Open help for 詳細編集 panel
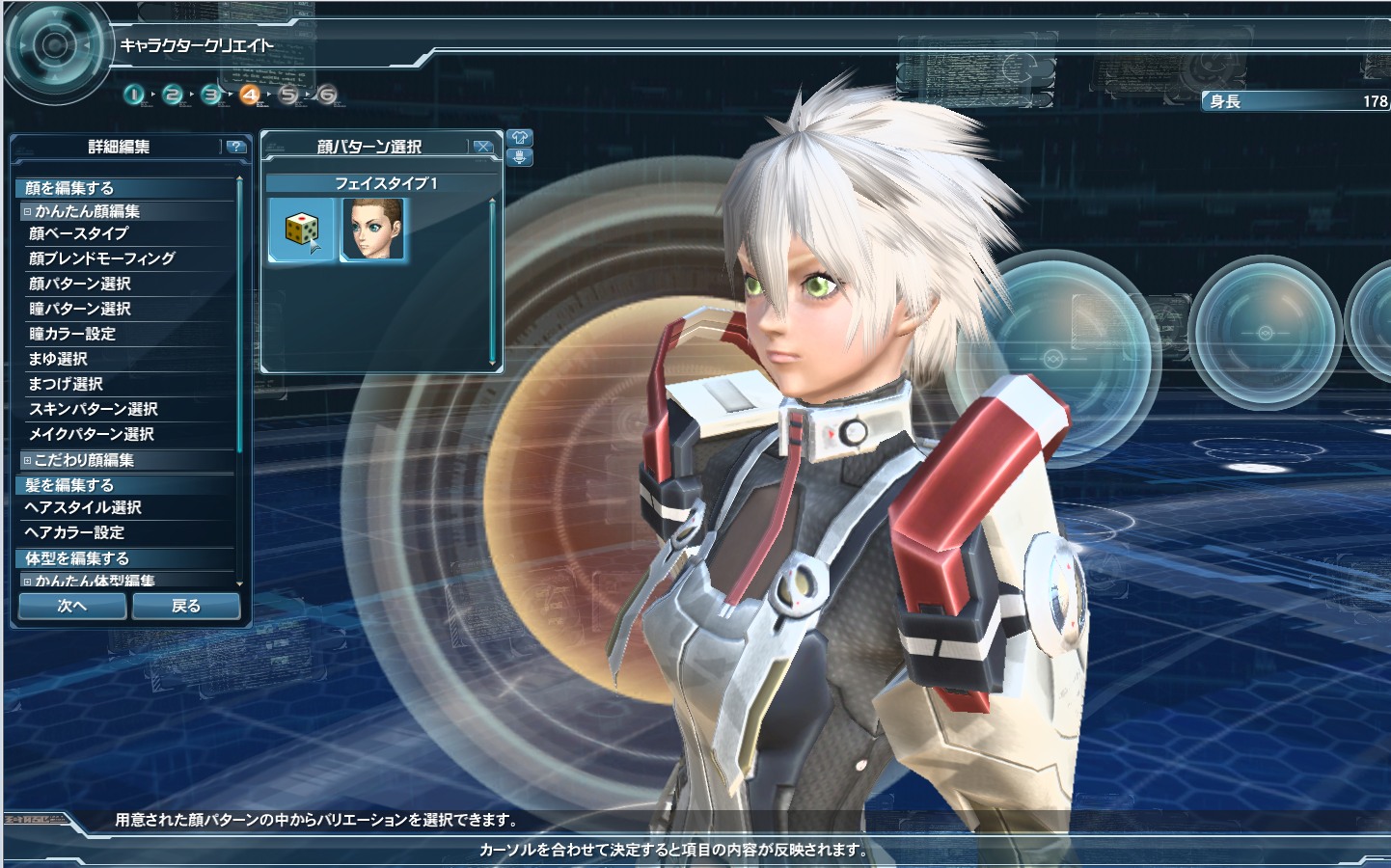Screen dimensions: 1391x868 235,147
